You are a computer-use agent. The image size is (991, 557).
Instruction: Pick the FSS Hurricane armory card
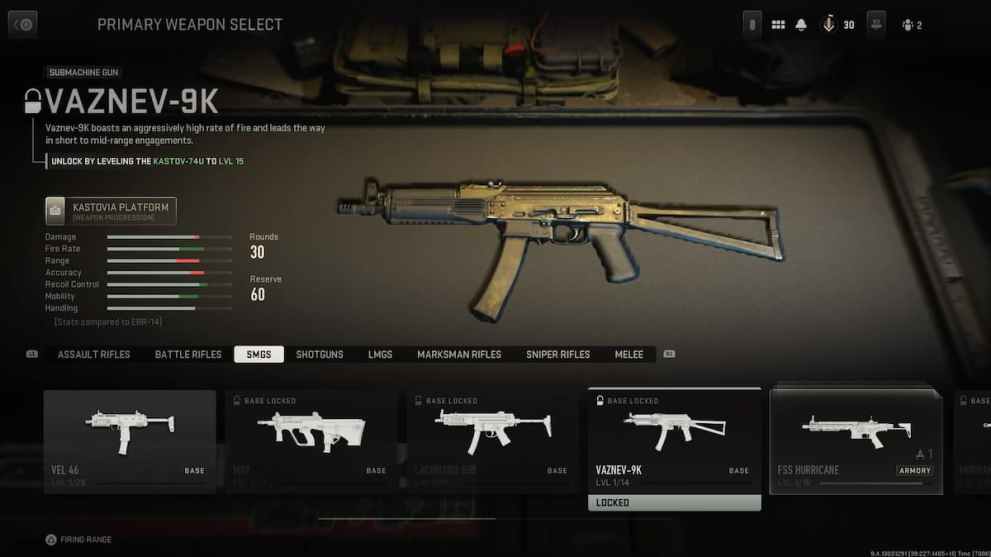pos(856,440)
